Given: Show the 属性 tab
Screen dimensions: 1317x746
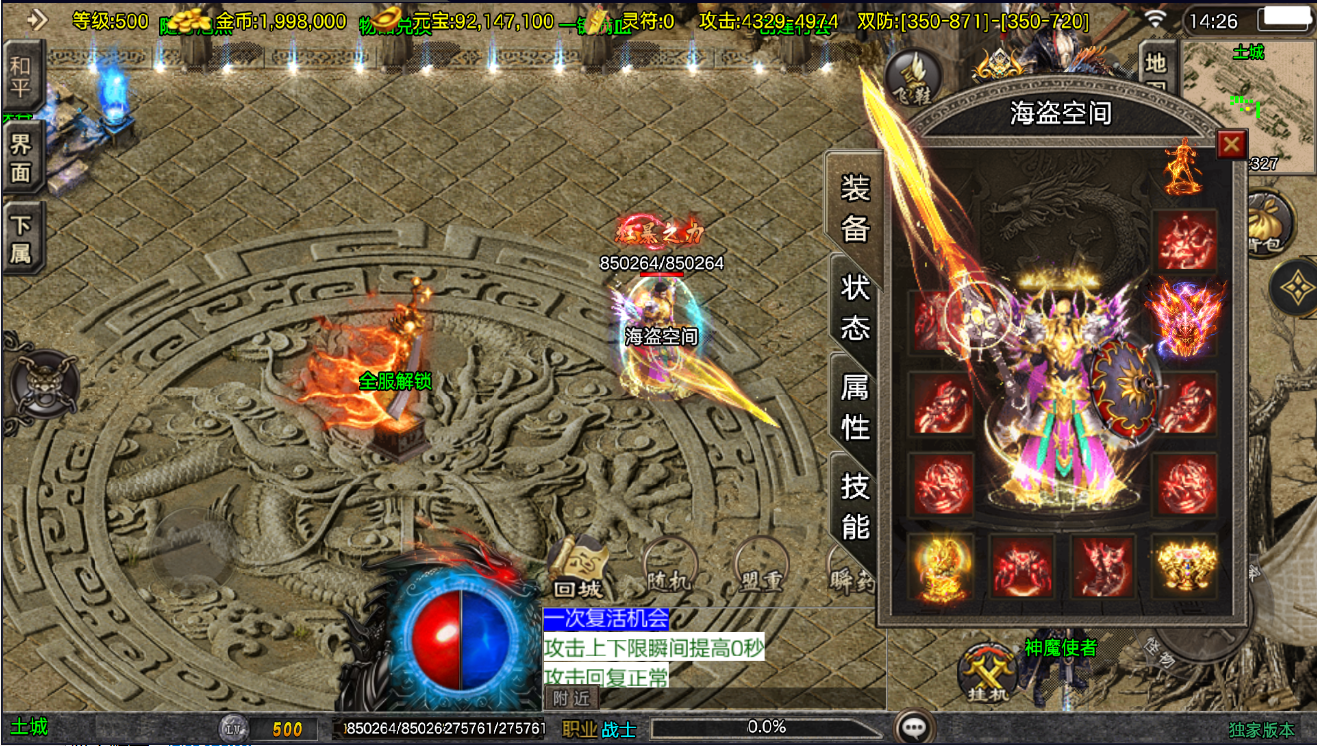Looking at the screenshot, I should click(x=855, y=407).
